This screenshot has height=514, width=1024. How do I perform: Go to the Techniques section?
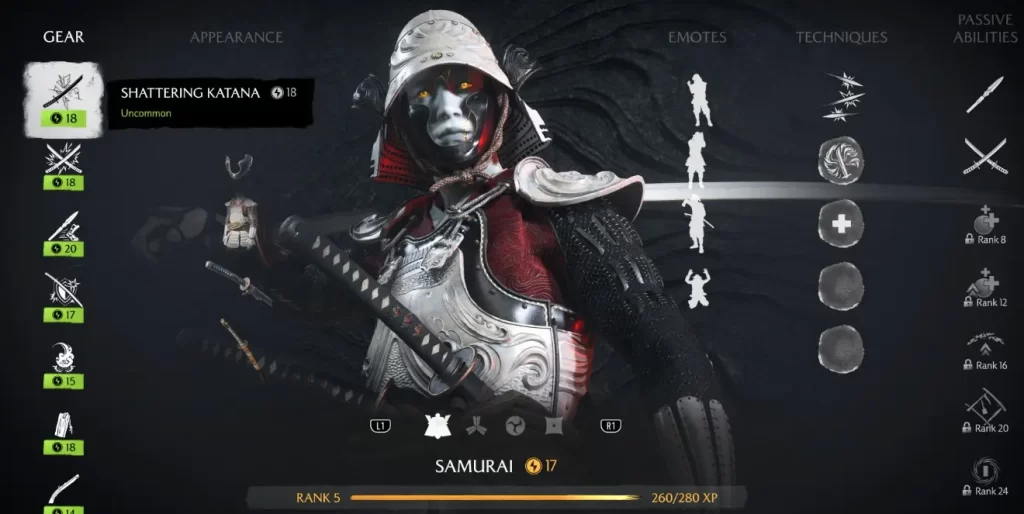point(841,37)
